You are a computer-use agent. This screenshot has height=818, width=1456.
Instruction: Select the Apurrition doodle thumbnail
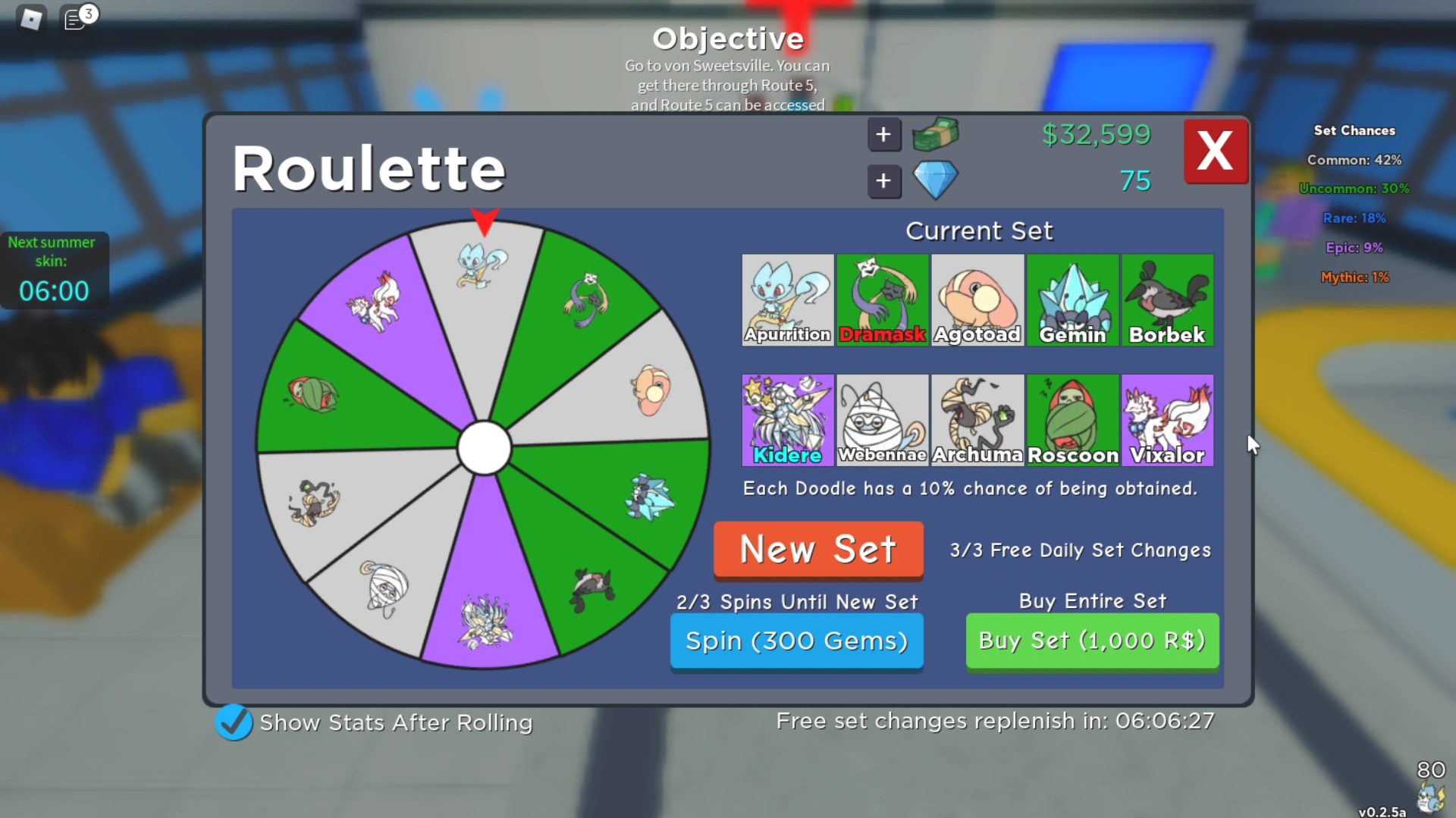pyautogui.click(x=787, y=300)
